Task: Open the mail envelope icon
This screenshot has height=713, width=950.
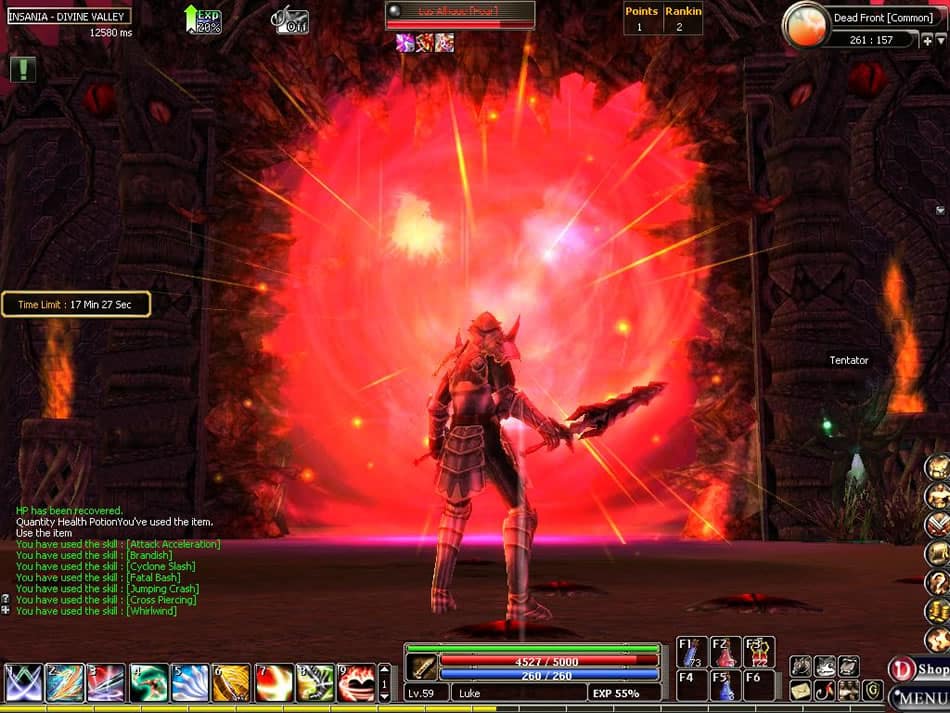Action: pos(800,690)
